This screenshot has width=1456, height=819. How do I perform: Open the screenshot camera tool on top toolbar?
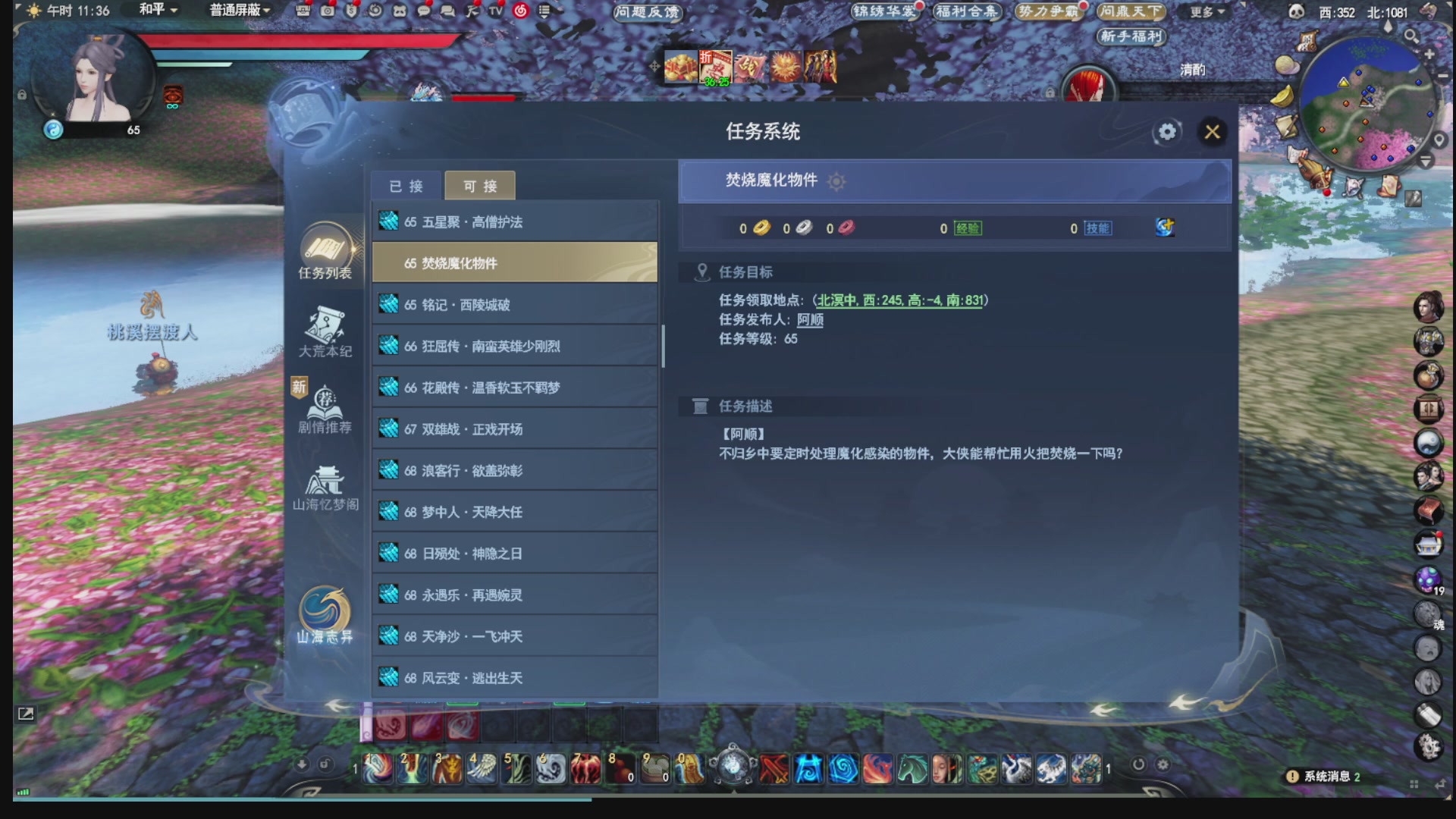pyautogui.click(x=328, y=11)
